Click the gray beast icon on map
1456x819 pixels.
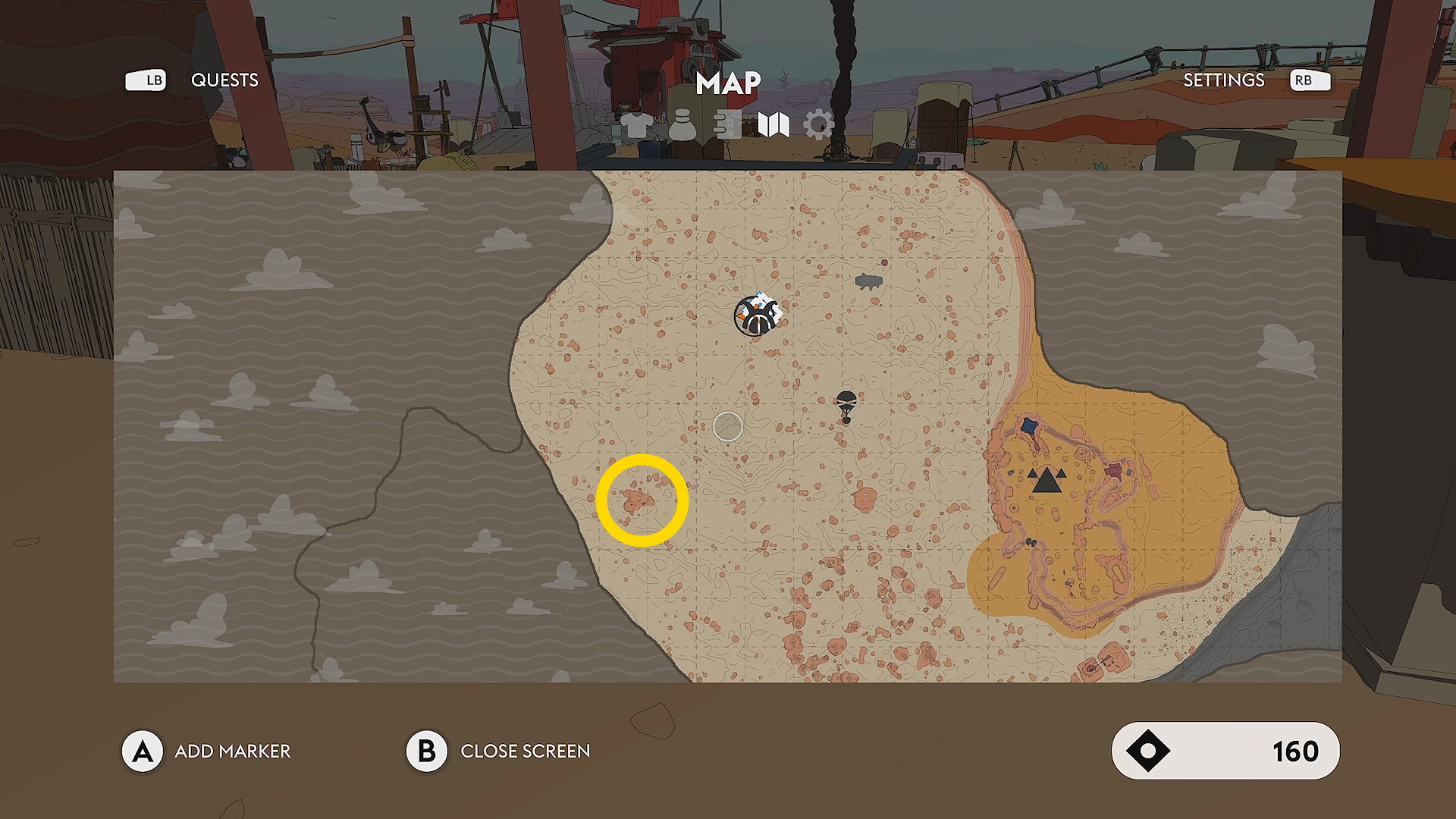pos(868,282)
